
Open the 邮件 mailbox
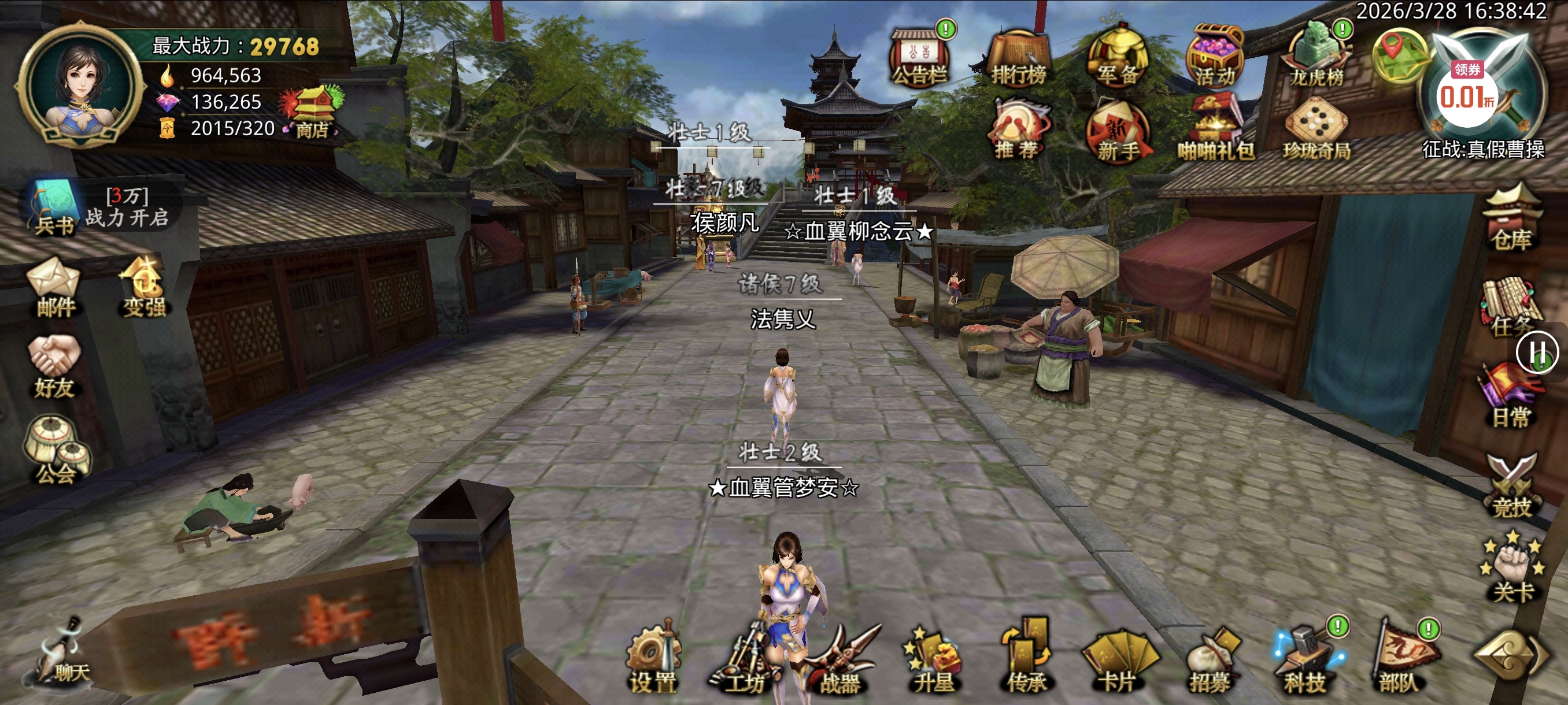54,288
